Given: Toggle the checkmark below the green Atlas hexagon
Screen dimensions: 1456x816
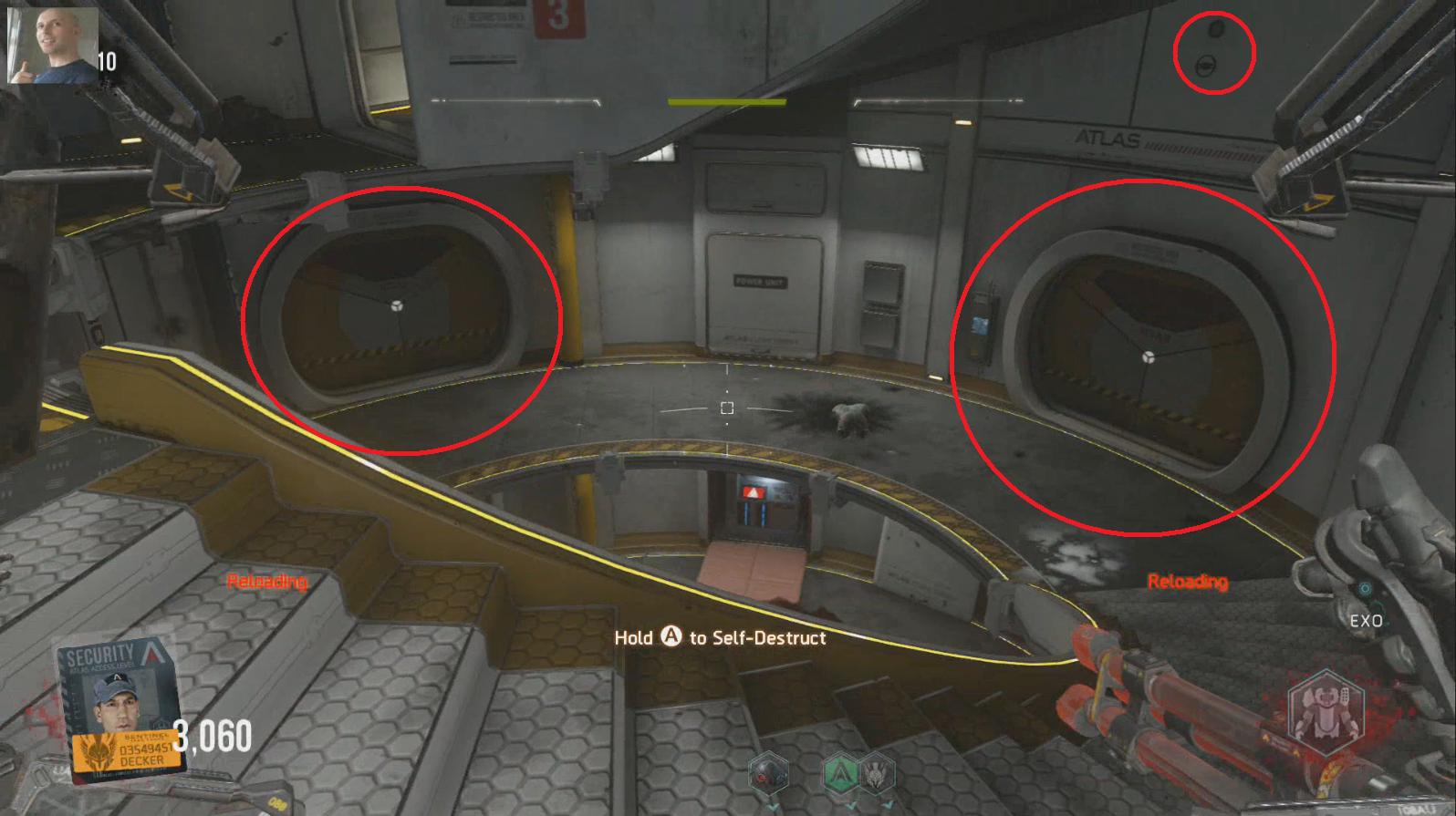Looking at the screenshot, I should tap(853, 808).
